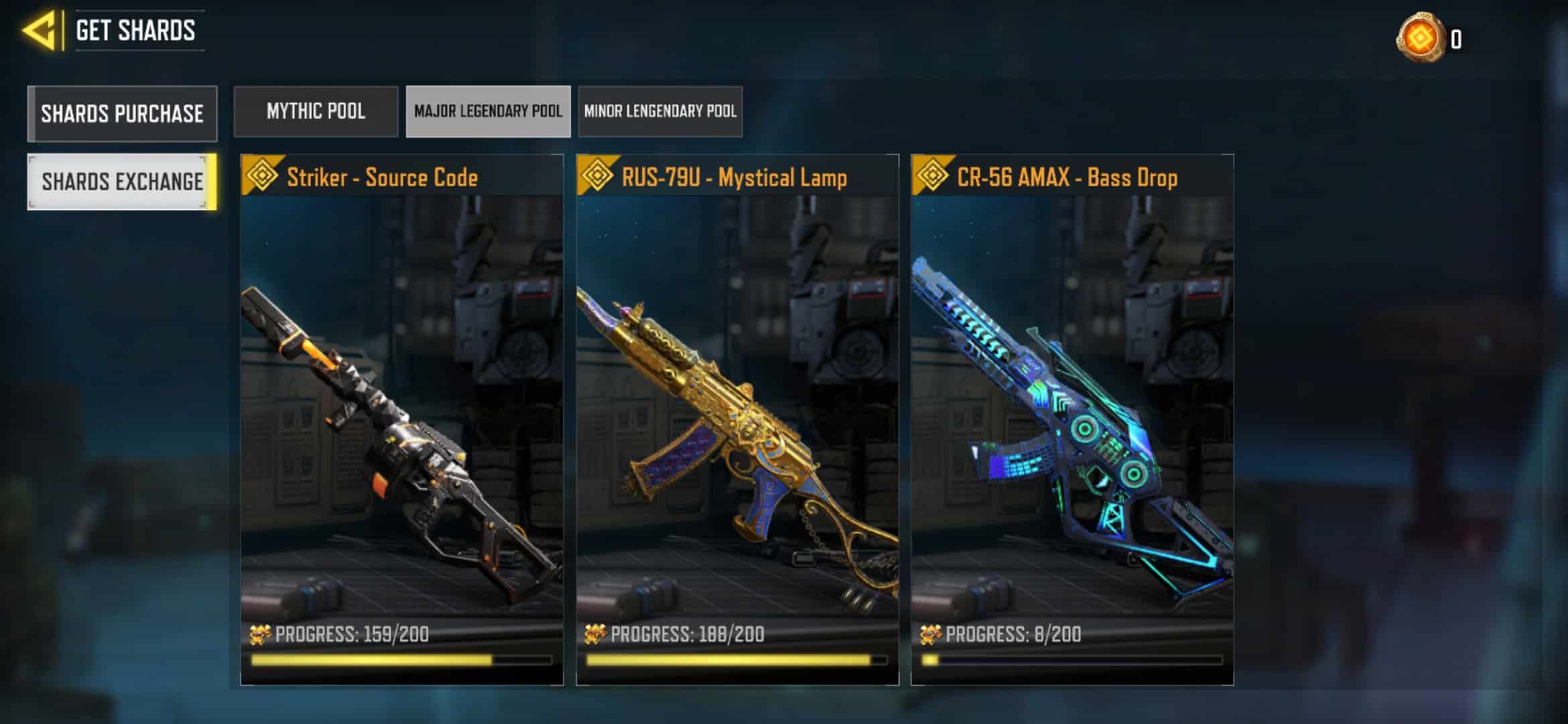Switch to the Major Legendary Pool tab
Screen dimensions: 1568x724
click(x=488, y=111)
